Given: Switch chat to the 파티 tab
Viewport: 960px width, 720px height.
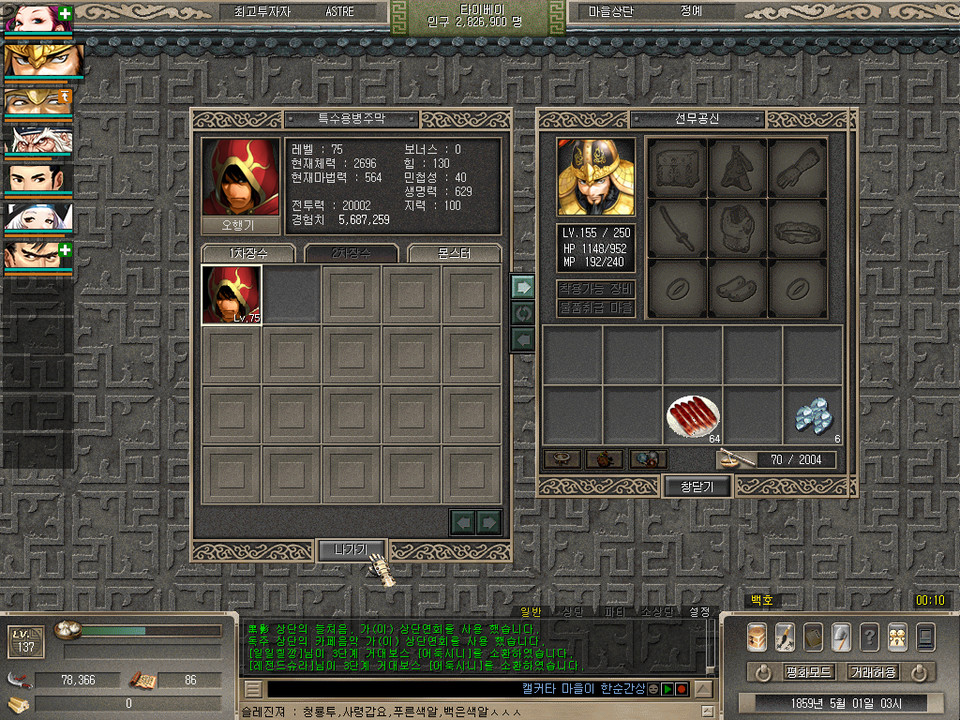Looking at the screenshot, I should tap(615, 611).
